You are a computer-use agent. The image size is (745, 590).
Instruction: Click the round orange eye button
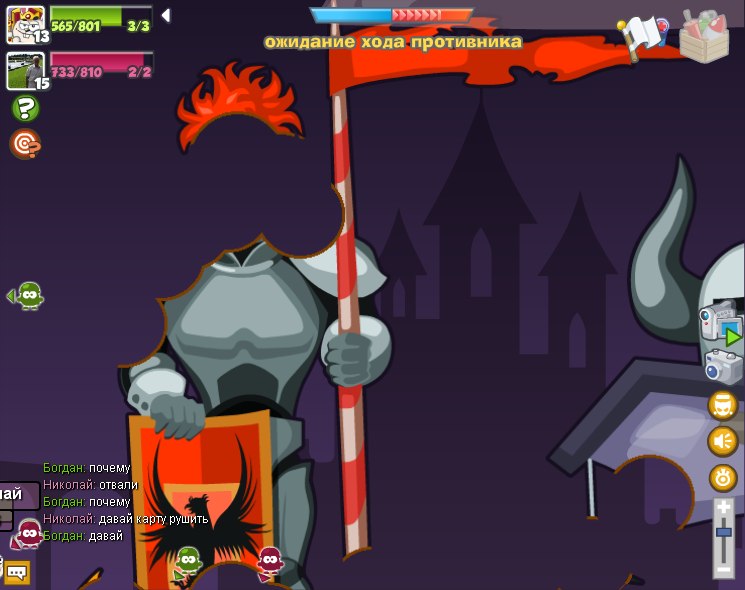point(723,477)
